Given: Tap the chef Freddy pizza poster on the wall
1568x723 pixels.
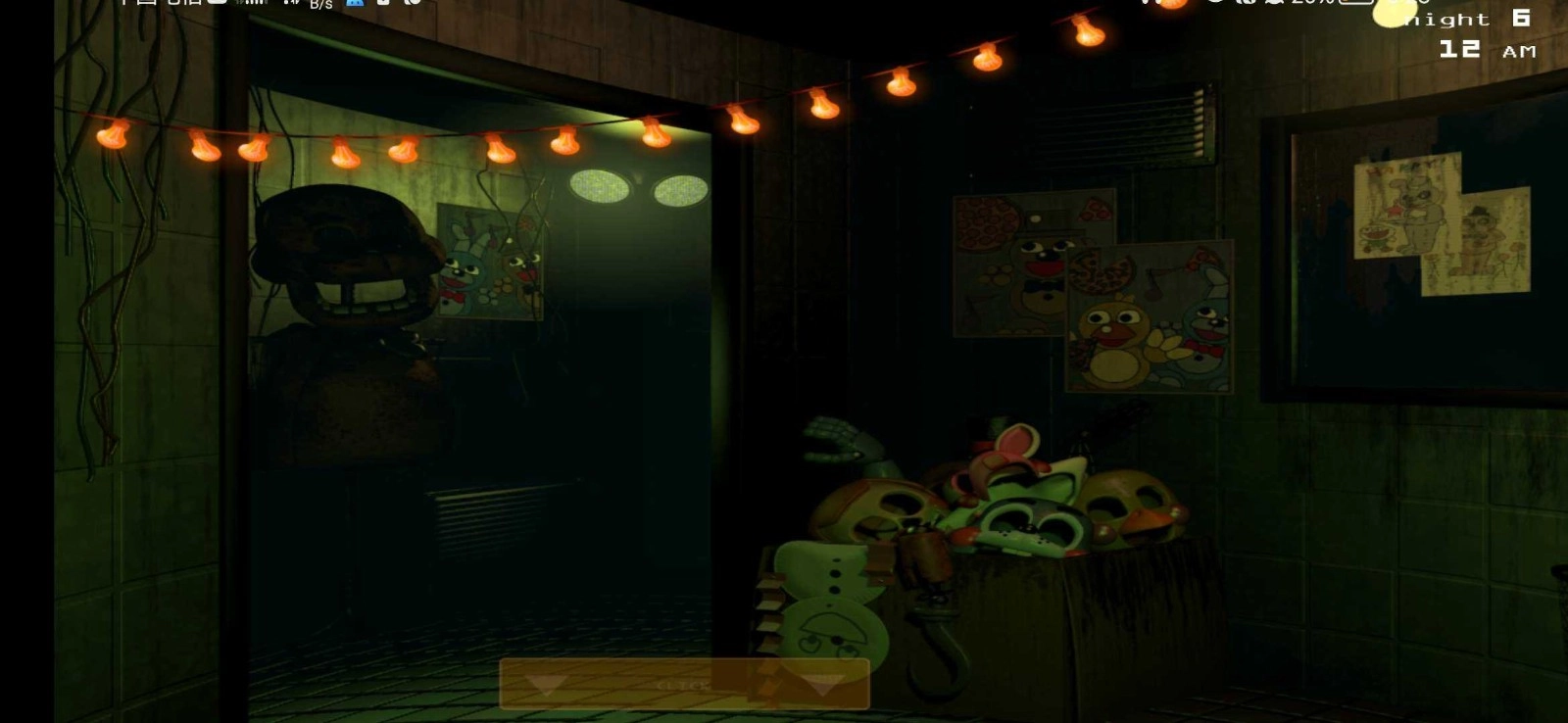Looking at the screenshot, I should (1034, 255).
